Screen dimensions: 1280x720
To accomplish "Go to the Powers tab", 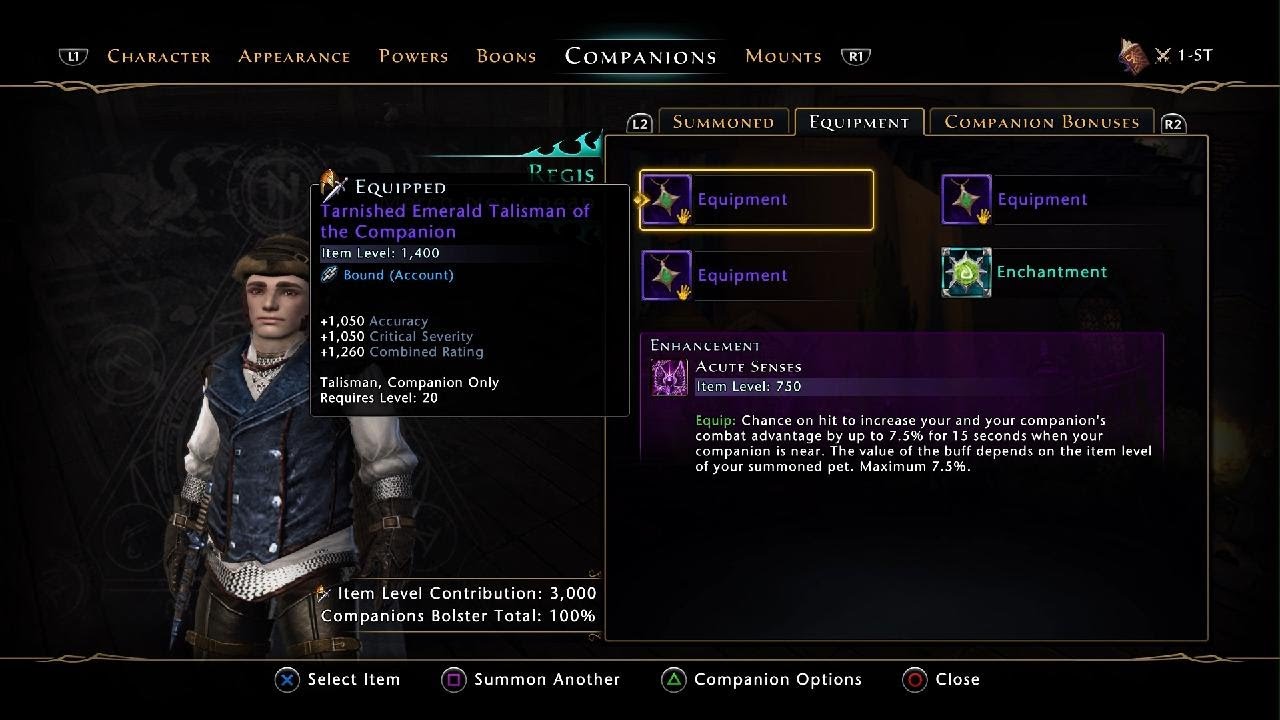I will pyautogui.click(x=413, y=56).
